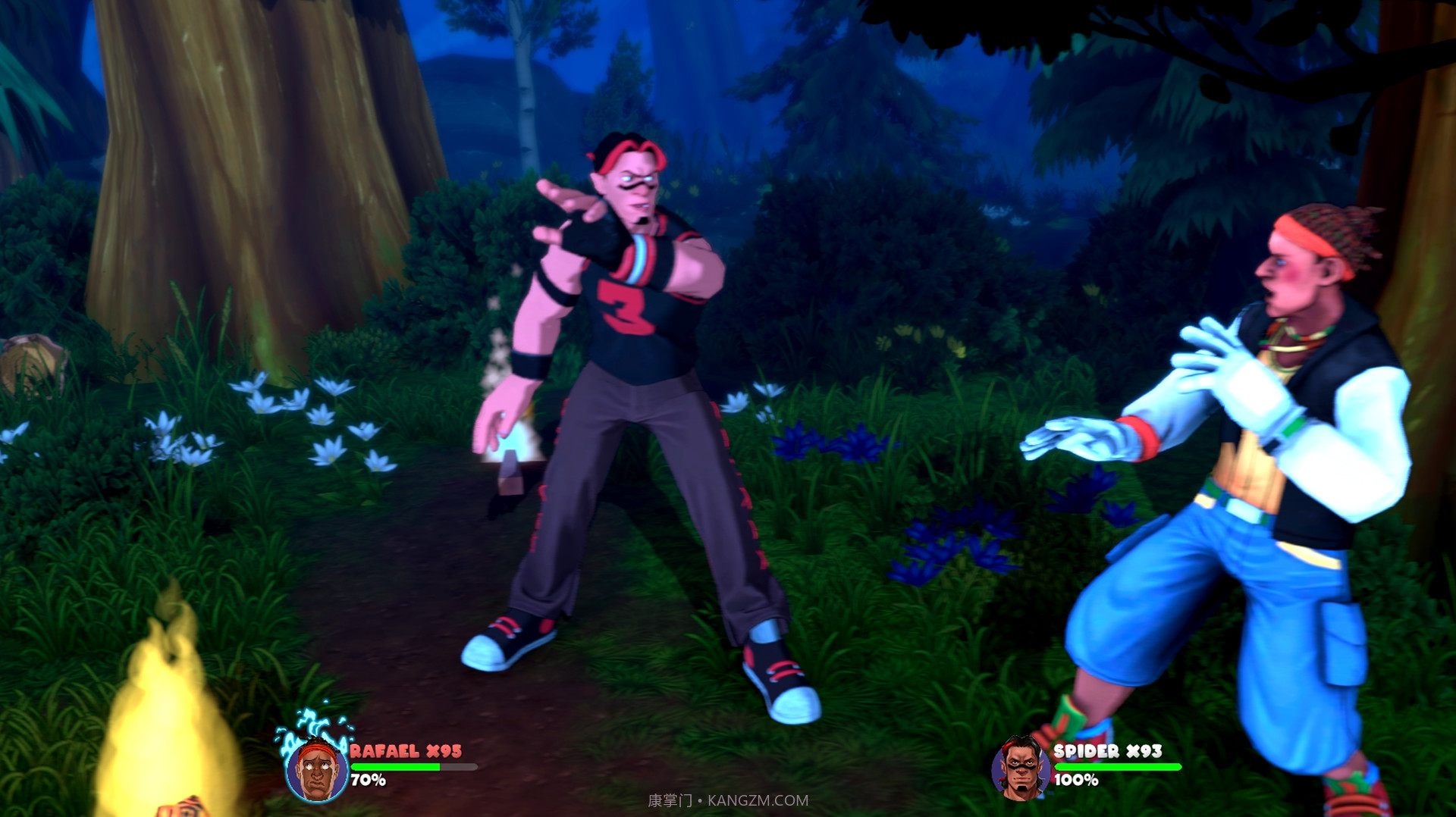The width and height of the screenshot is (1456, 817).
Task: Select Spider's character portrait
Action: tap(1020, 768)
